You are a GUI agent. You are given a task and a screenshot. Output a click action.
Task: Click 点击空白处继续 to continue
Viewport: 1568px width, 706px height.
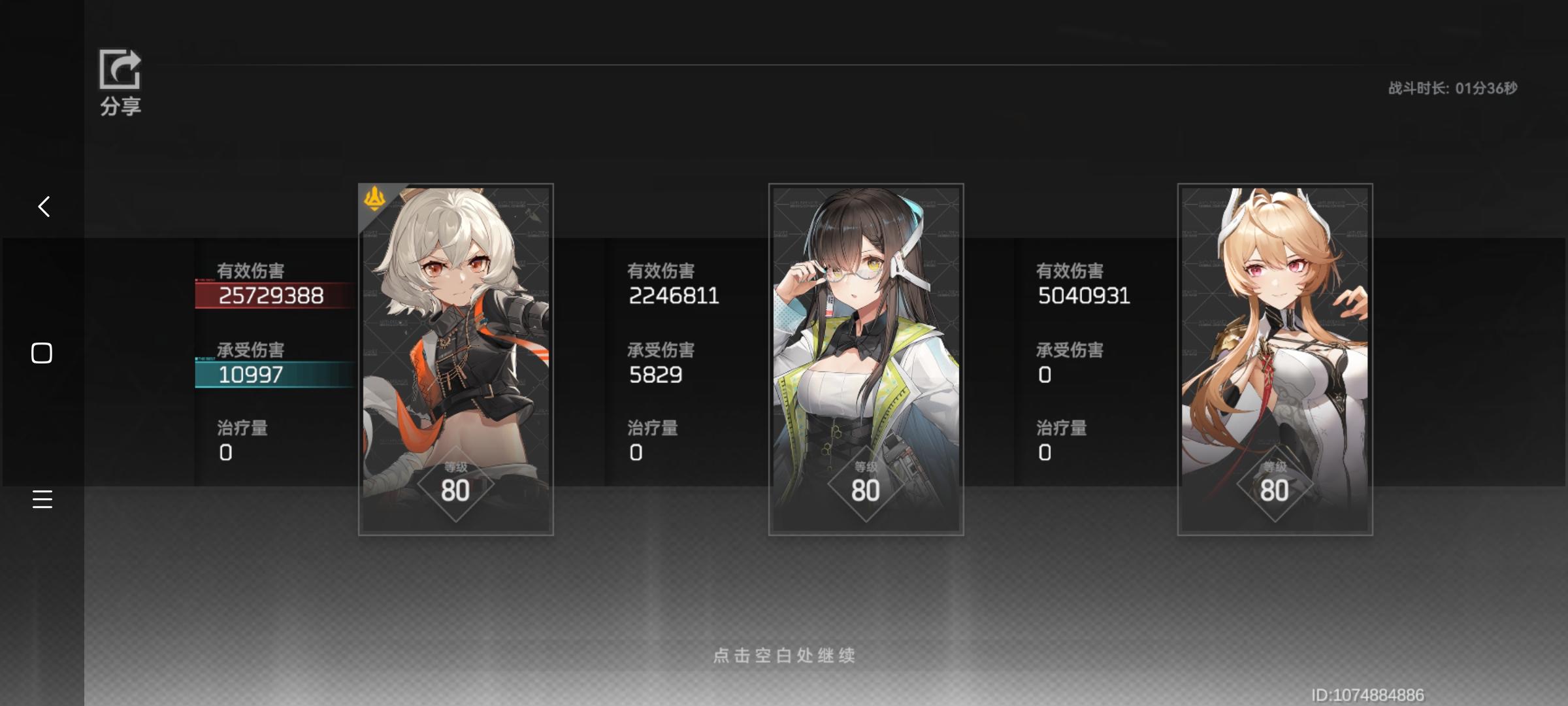click(784, 656)
